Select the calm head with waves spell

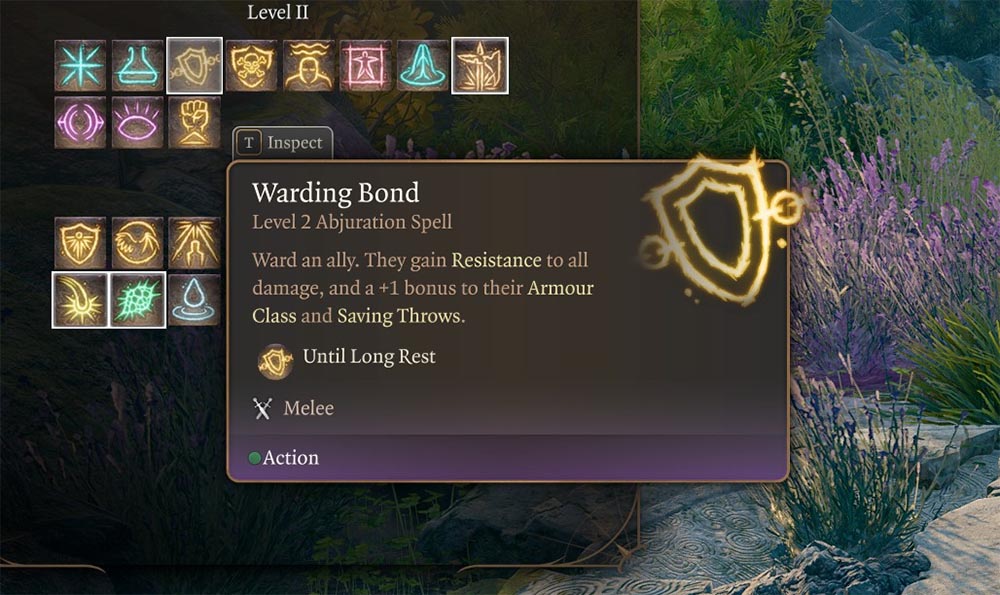[x=309, y=65]
